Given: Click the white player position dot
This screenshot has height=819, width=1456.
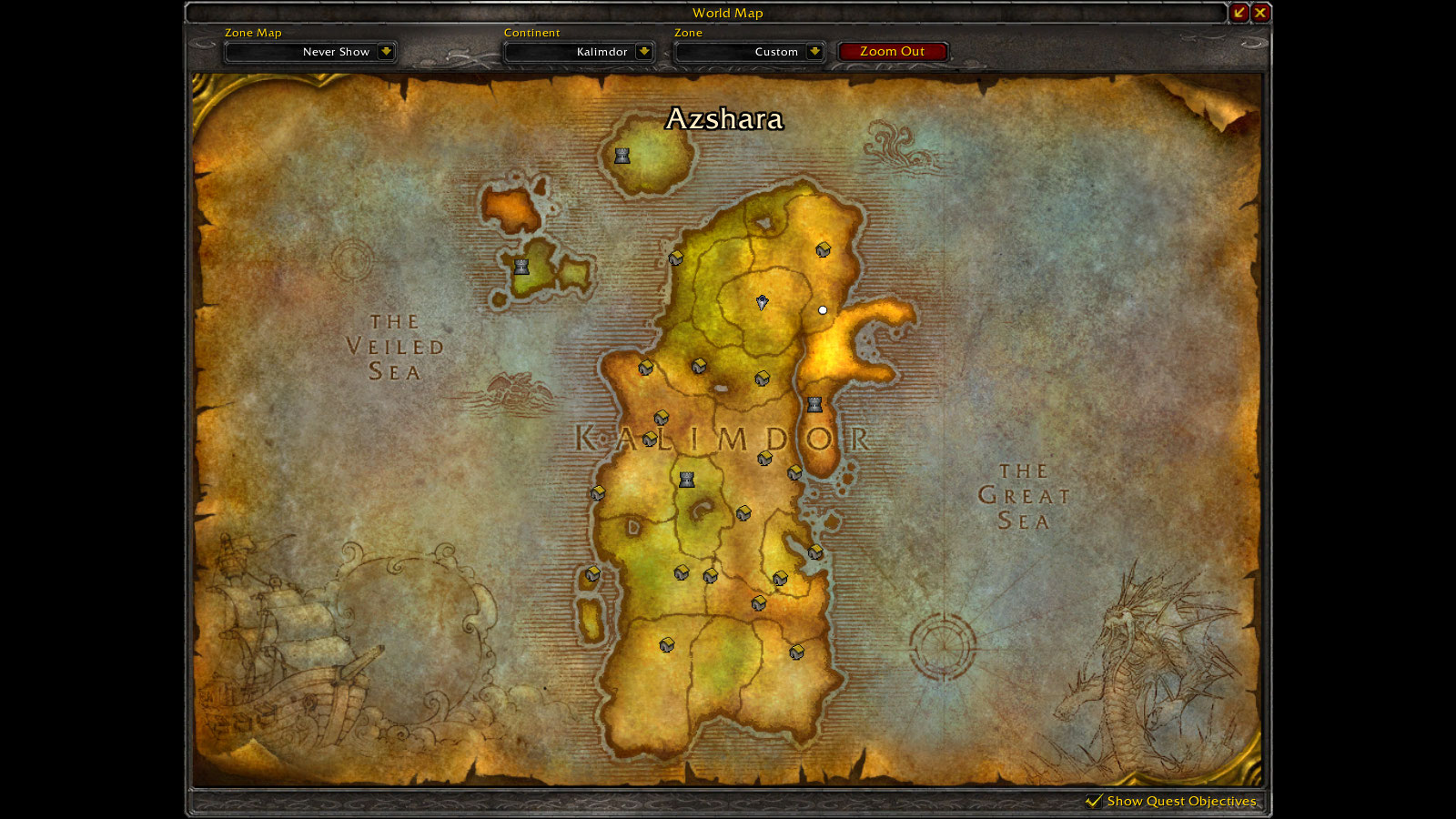Looking at the screenshot, I should (824, 311).
